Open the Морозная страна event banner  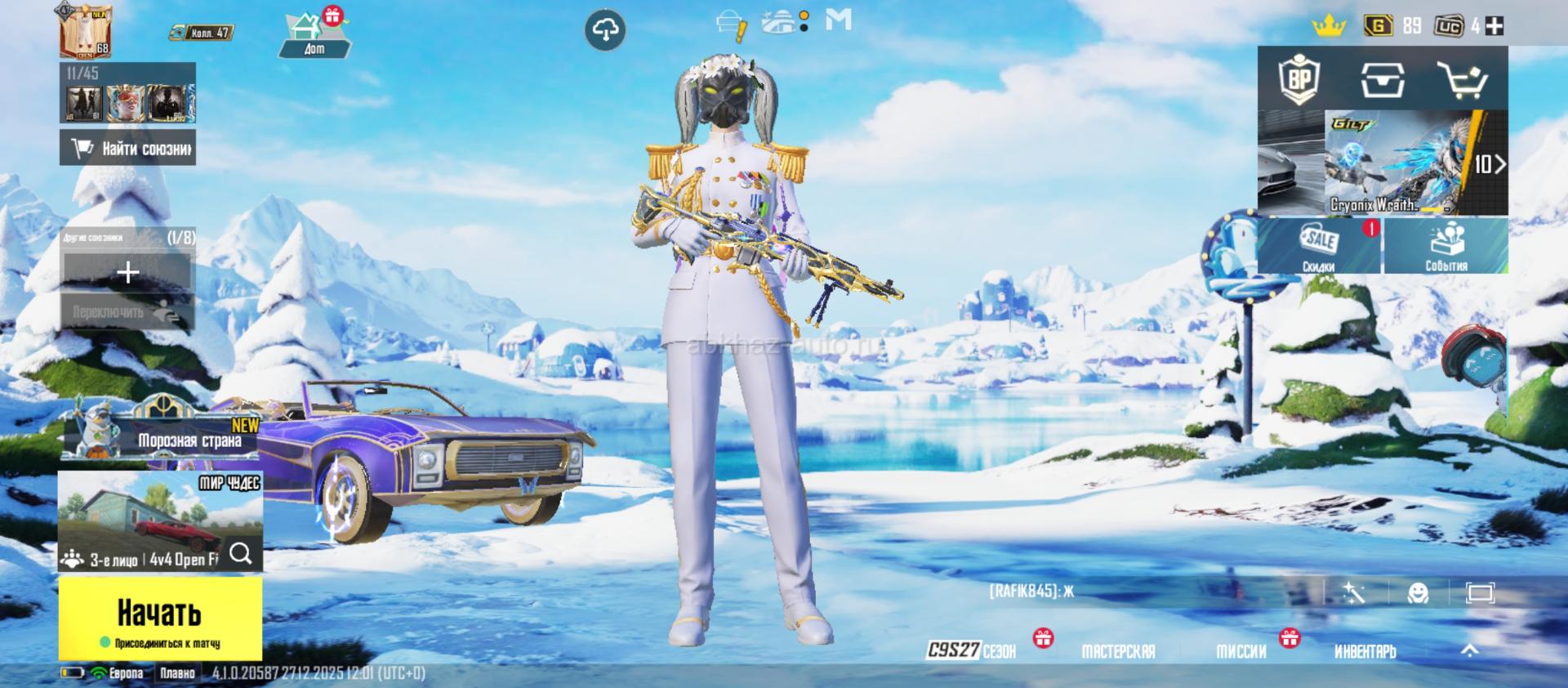point(163,434)
